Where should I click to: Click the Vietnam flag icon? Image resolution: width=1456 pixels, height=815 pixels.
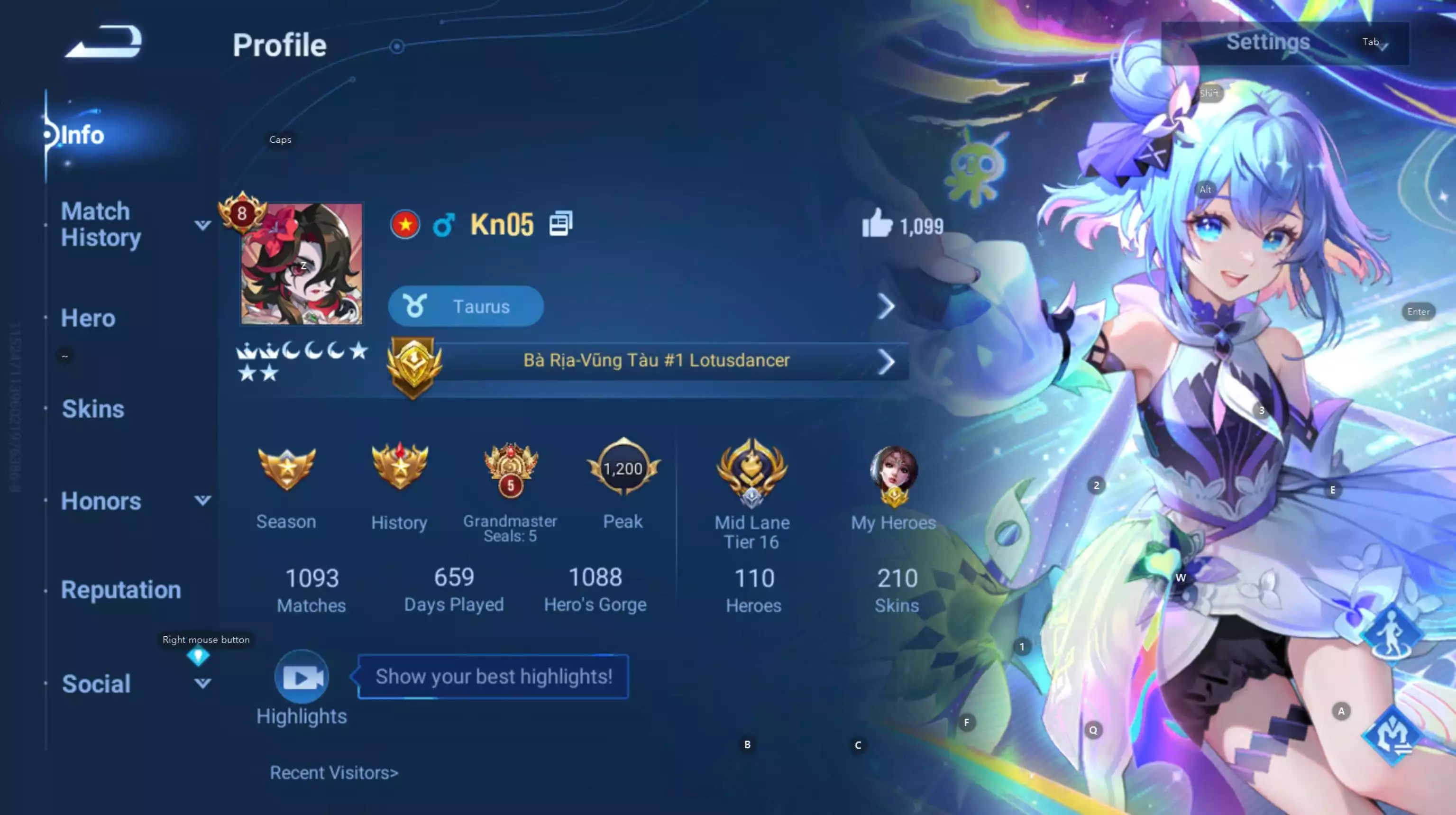click(x=405, y=224)
